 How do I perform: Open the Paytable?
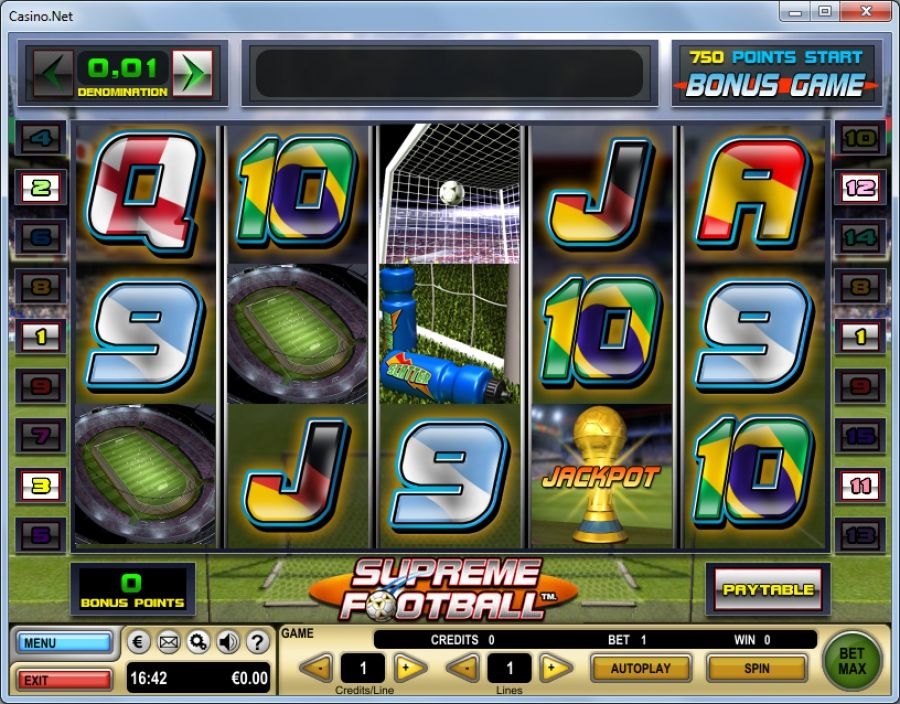coord(769,590)
